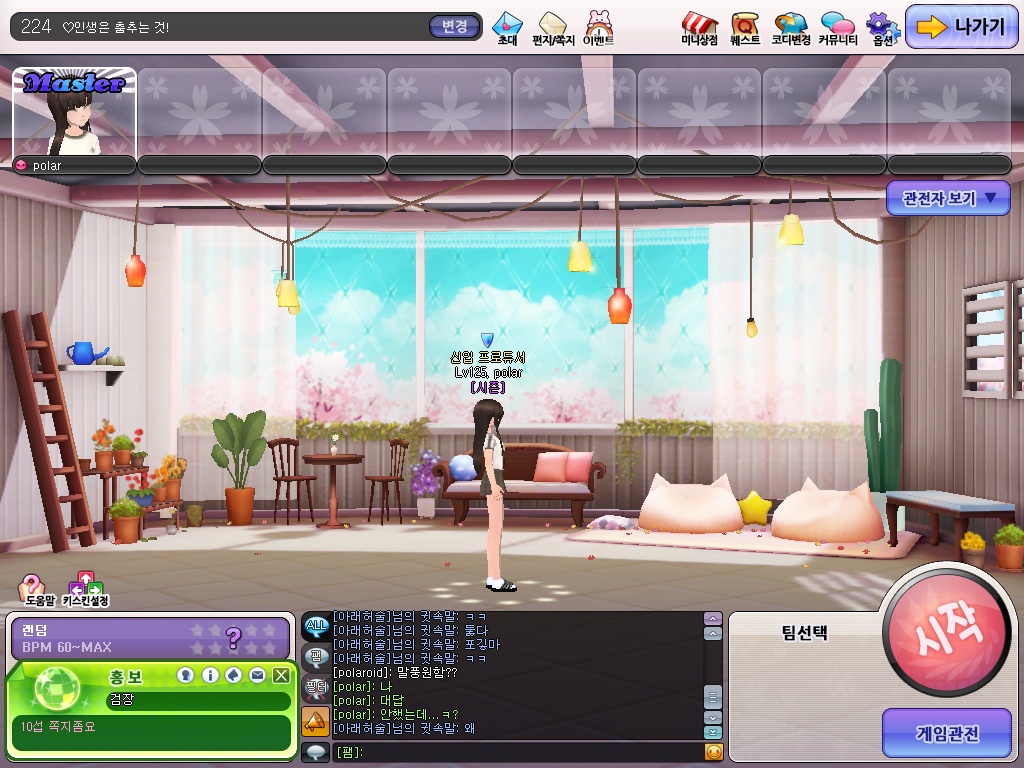This screenshot has width=1024, height=768.
Task: Open the 퀘스트 quest scroll
Action: (744, 28)
